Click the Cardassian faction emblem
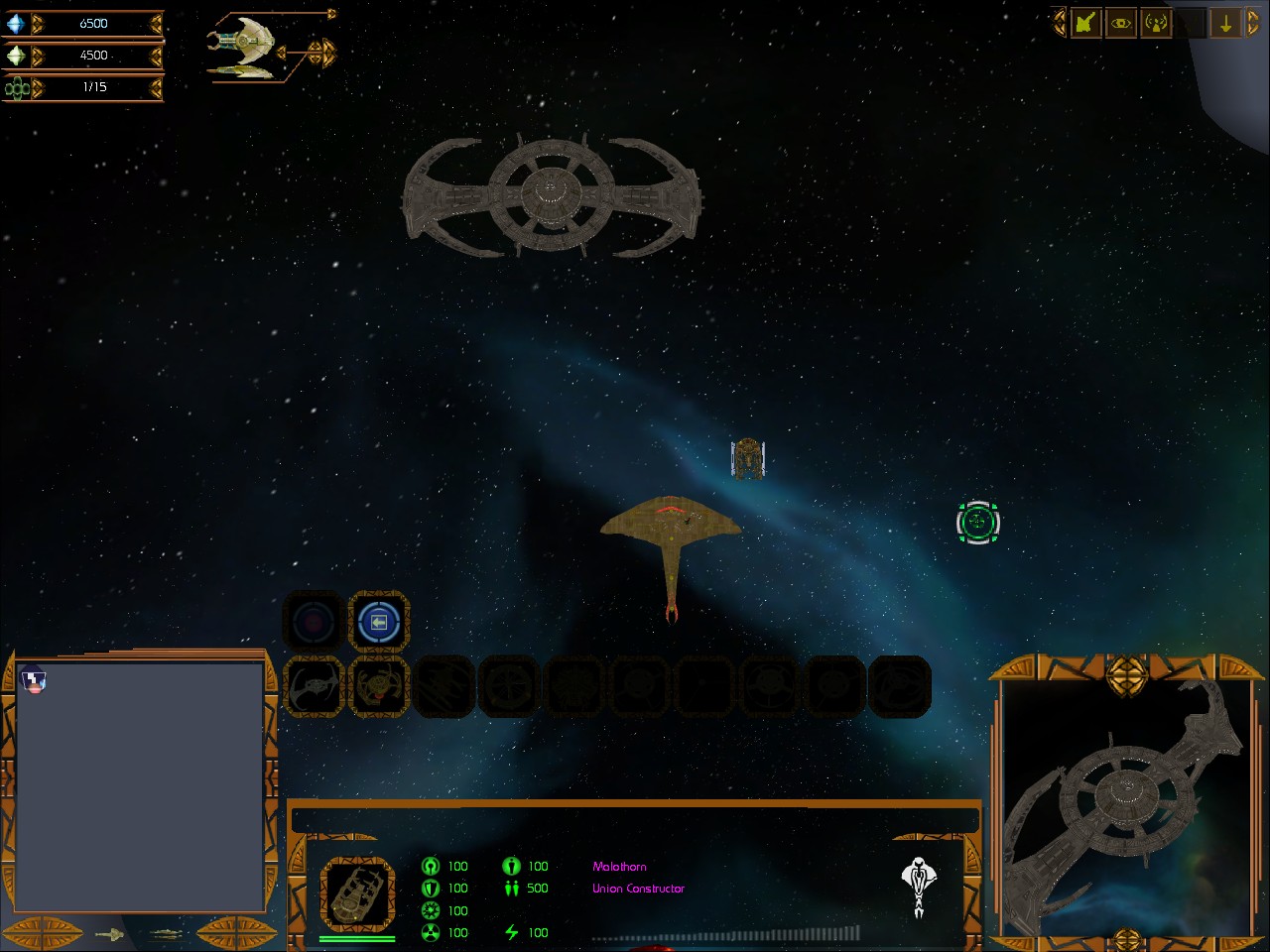Image resolution: width=1270 pixels, height=952 pixels. pos(920,884)
